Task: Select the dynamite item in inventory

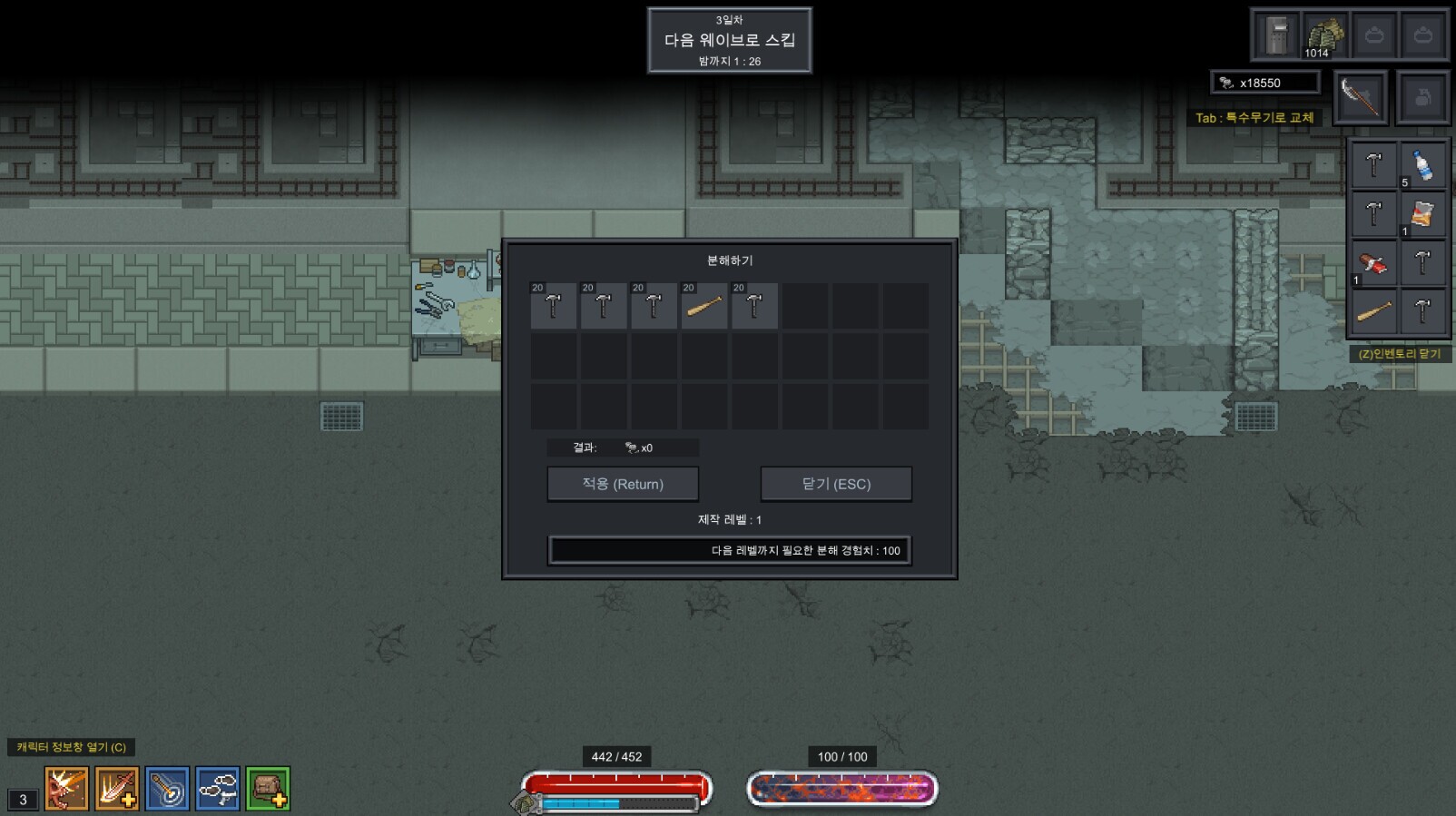Action: point(1372,263)
